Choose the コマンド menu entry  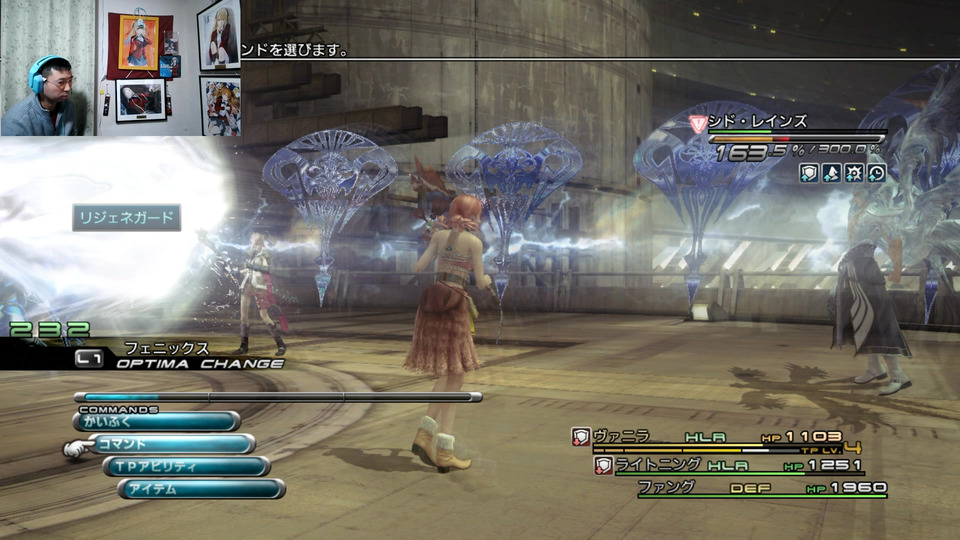tap(171, 444)
